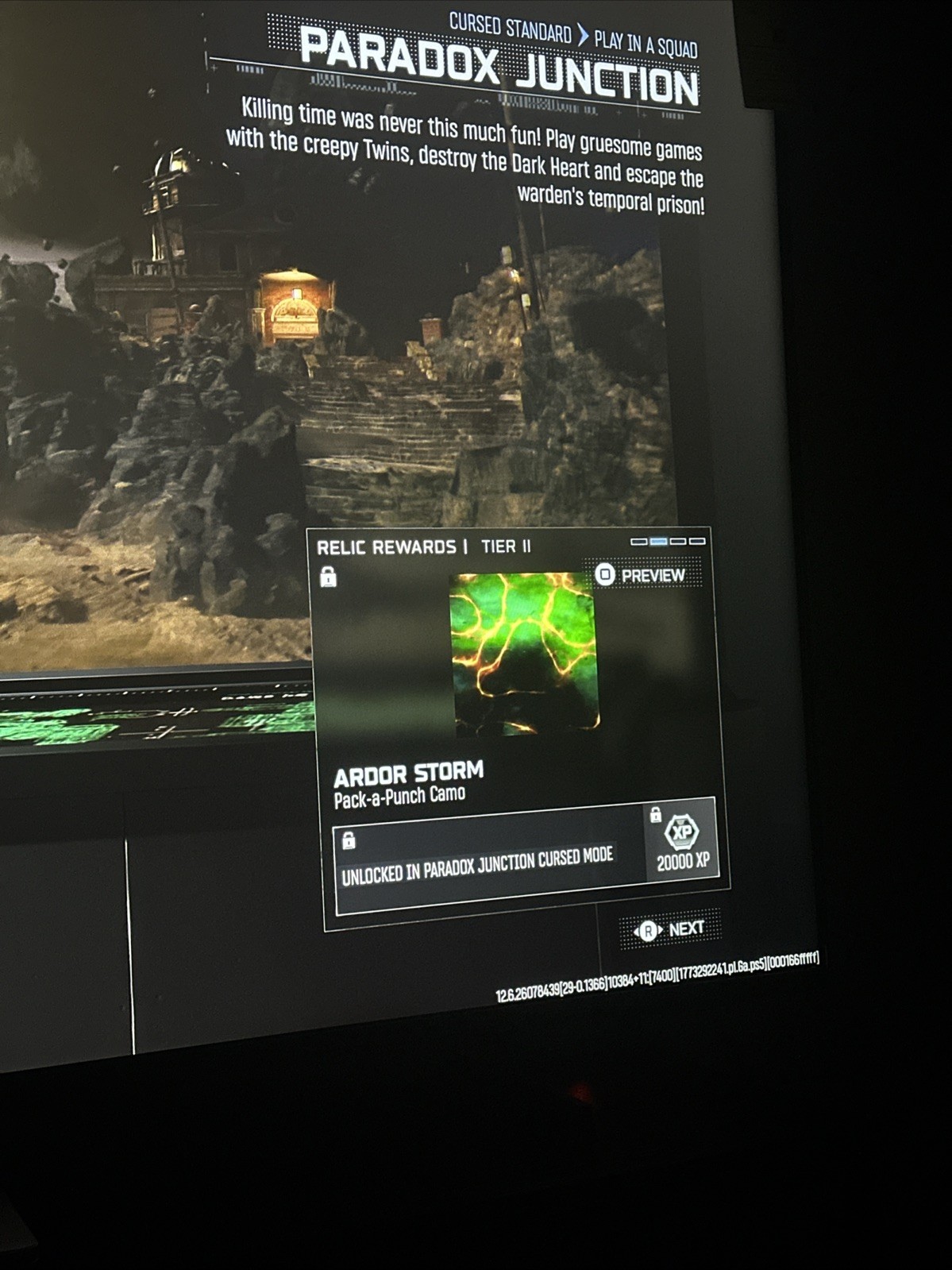Select the Ardor Storm camo thumbnail

(524, 652)
